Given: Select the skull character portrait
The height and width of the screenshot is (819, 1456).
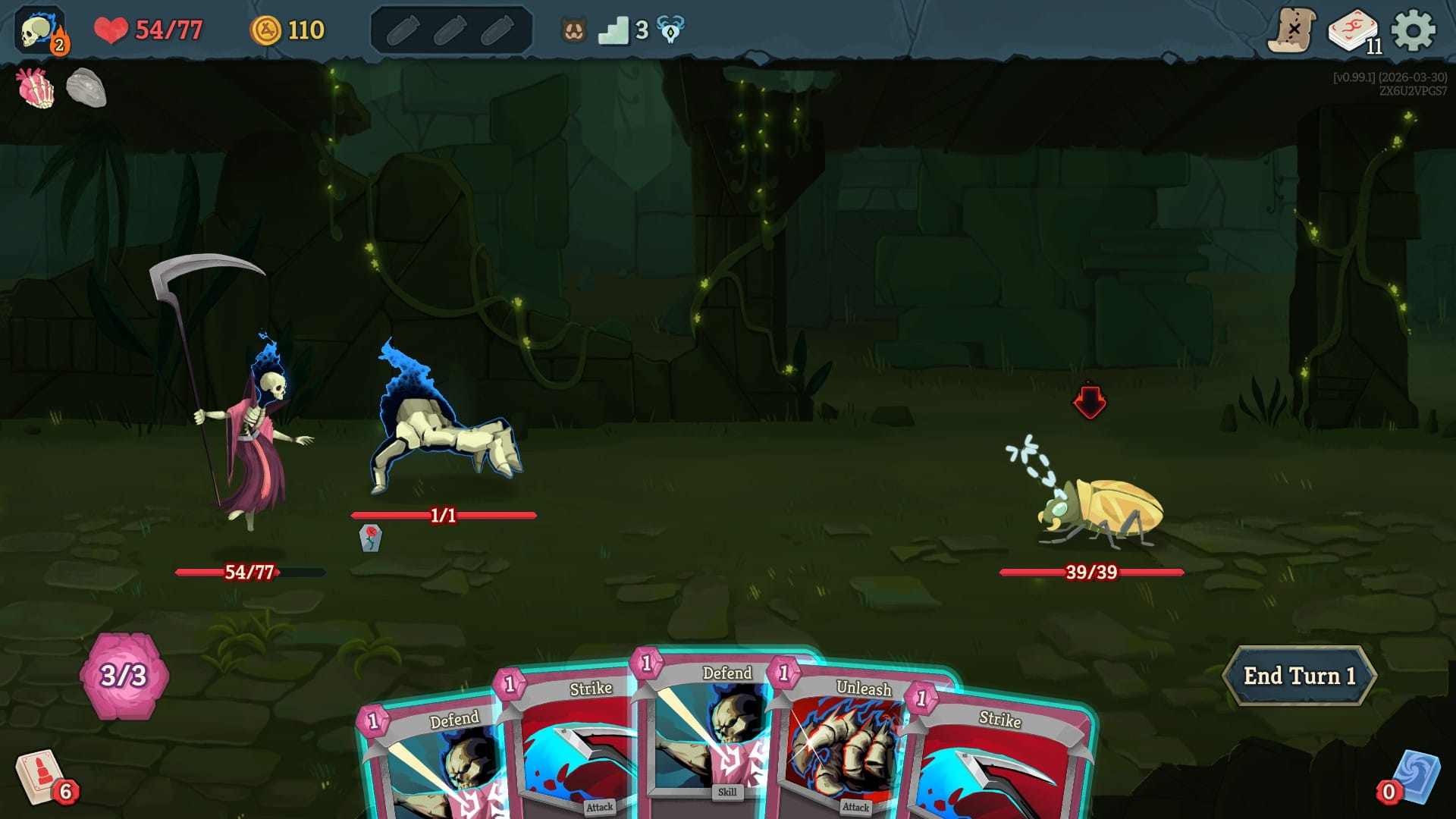Looking at the screenshot, I should [x=37, y=30].
